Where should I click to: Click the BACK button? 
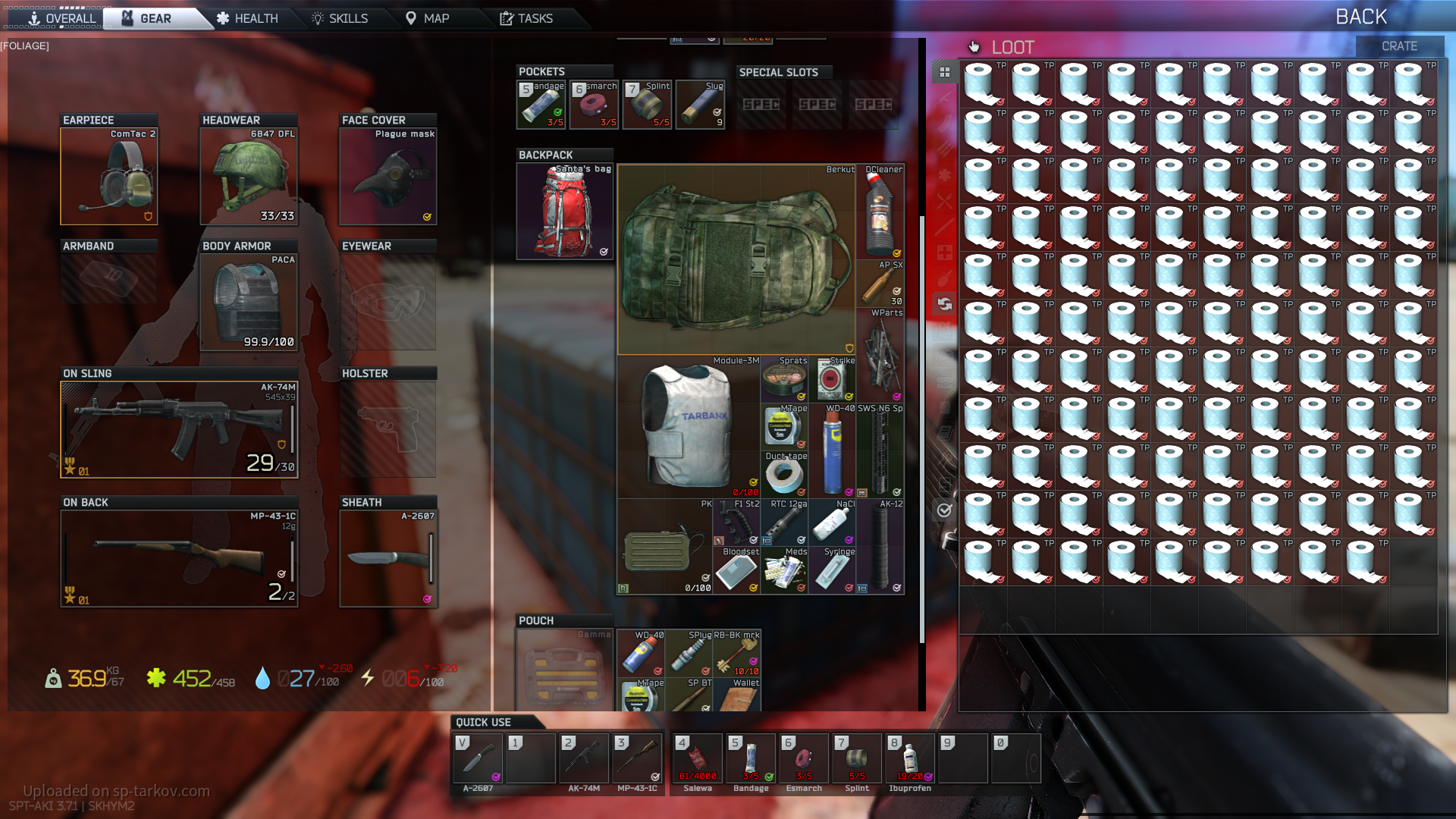(x=1360, y=17)
